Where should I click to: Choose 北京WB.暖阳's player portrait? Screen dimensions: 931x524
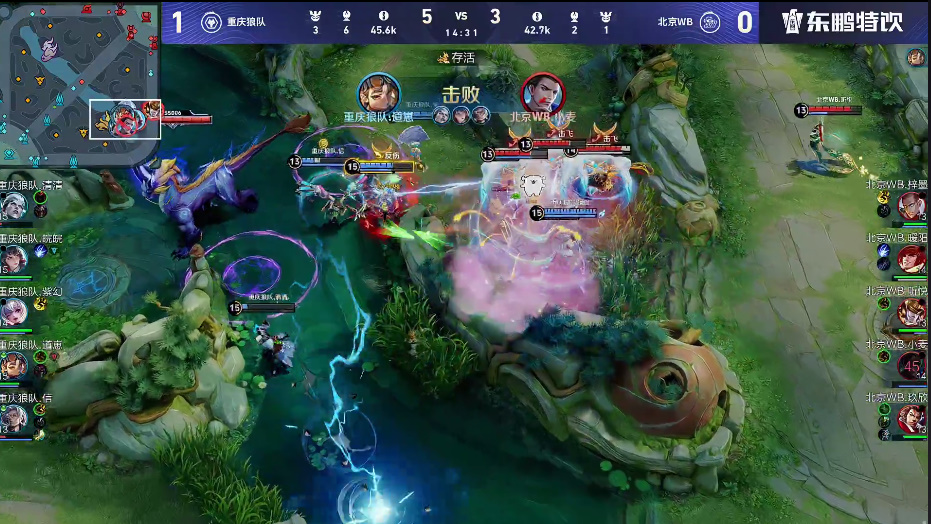pyautogui.click(x=913, y=259)
